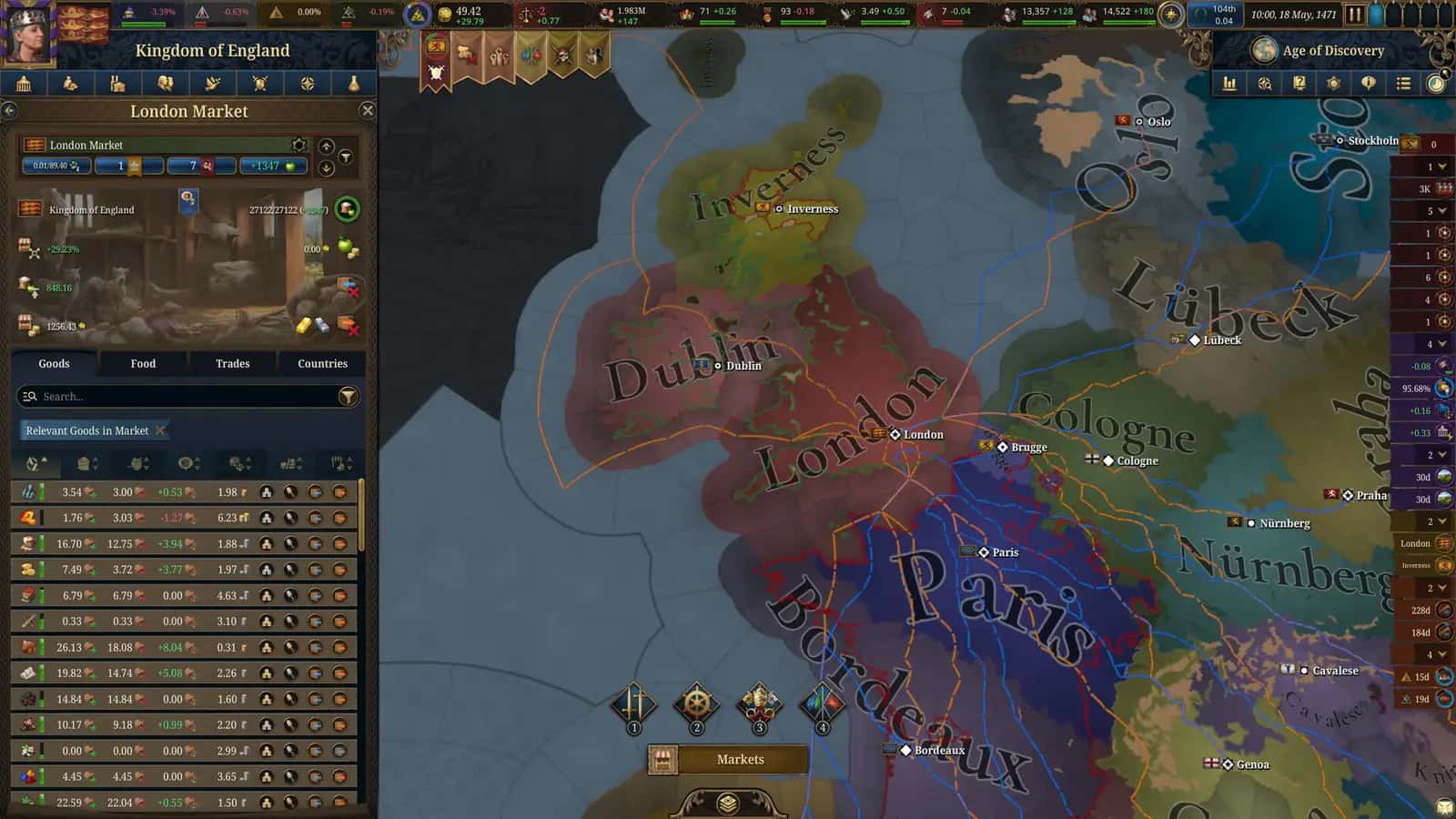This screenshot has width=1456, height=819.
Task: Click the back arrow beside the London Market title
Action: coord(10,110)
